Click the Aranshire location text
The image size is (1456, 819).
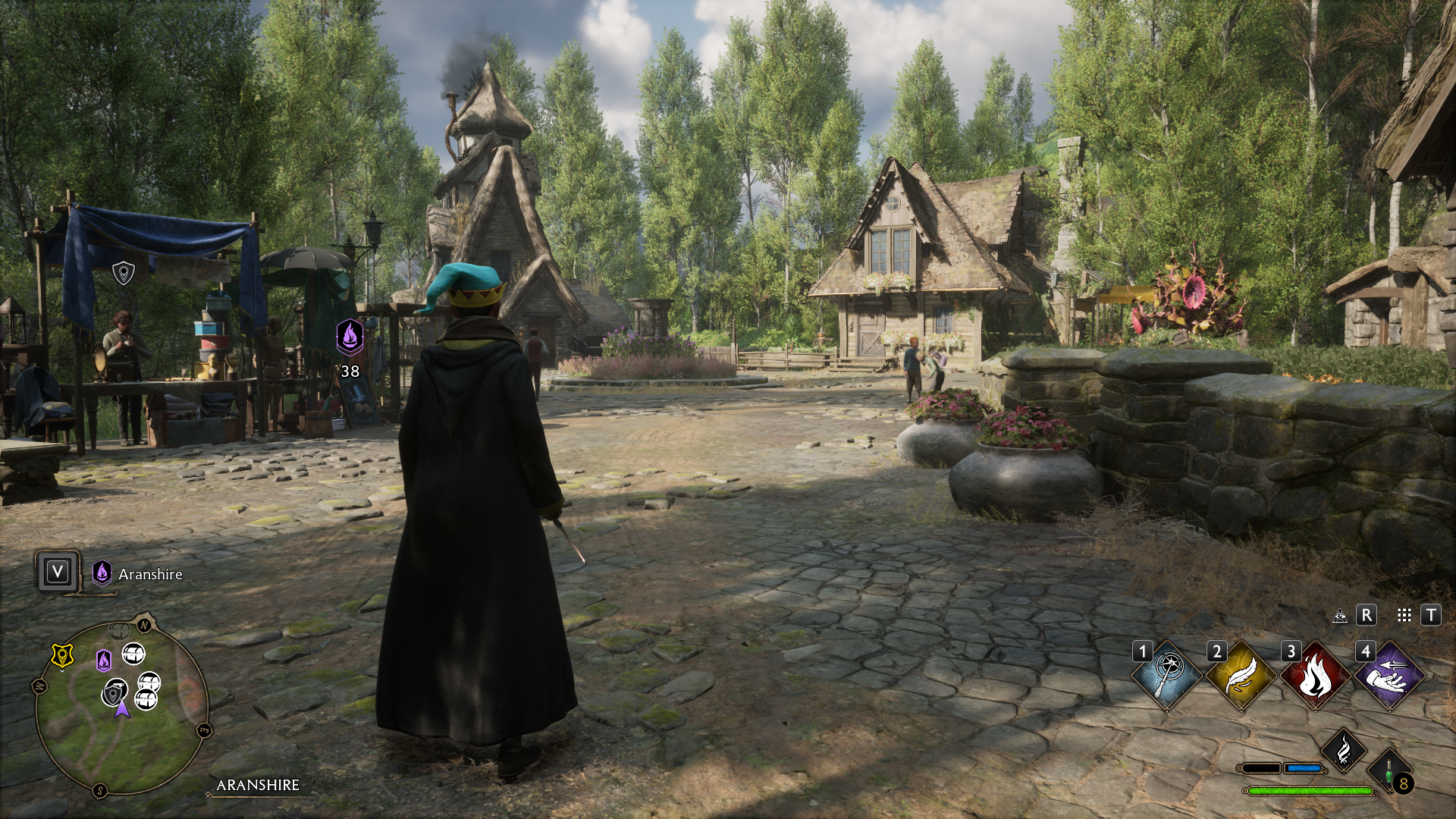coord(149,575)
